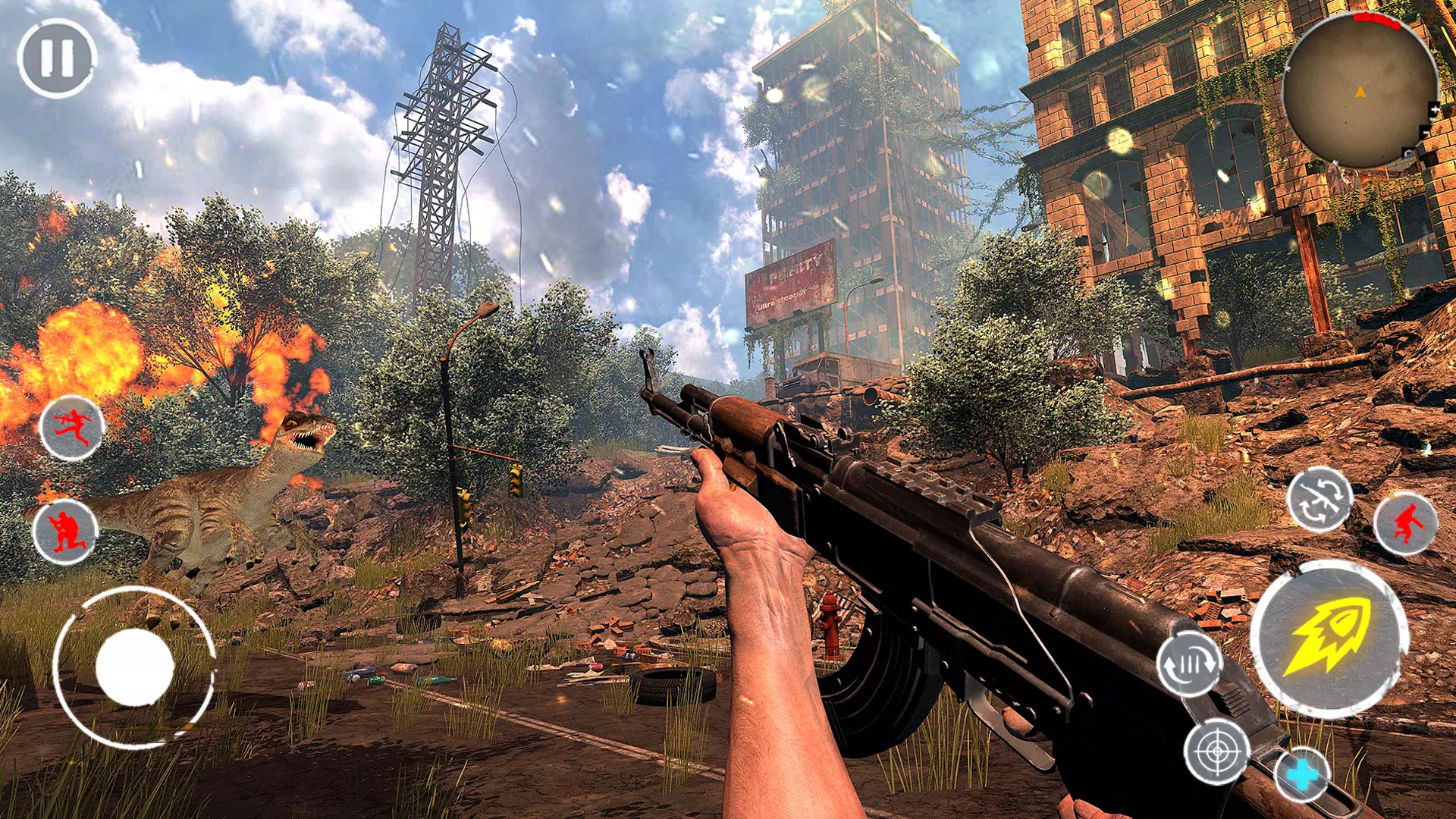Reload using the magazine arrows button
Viewport: 1456px width, 819px height.
tap(1189, 664)
